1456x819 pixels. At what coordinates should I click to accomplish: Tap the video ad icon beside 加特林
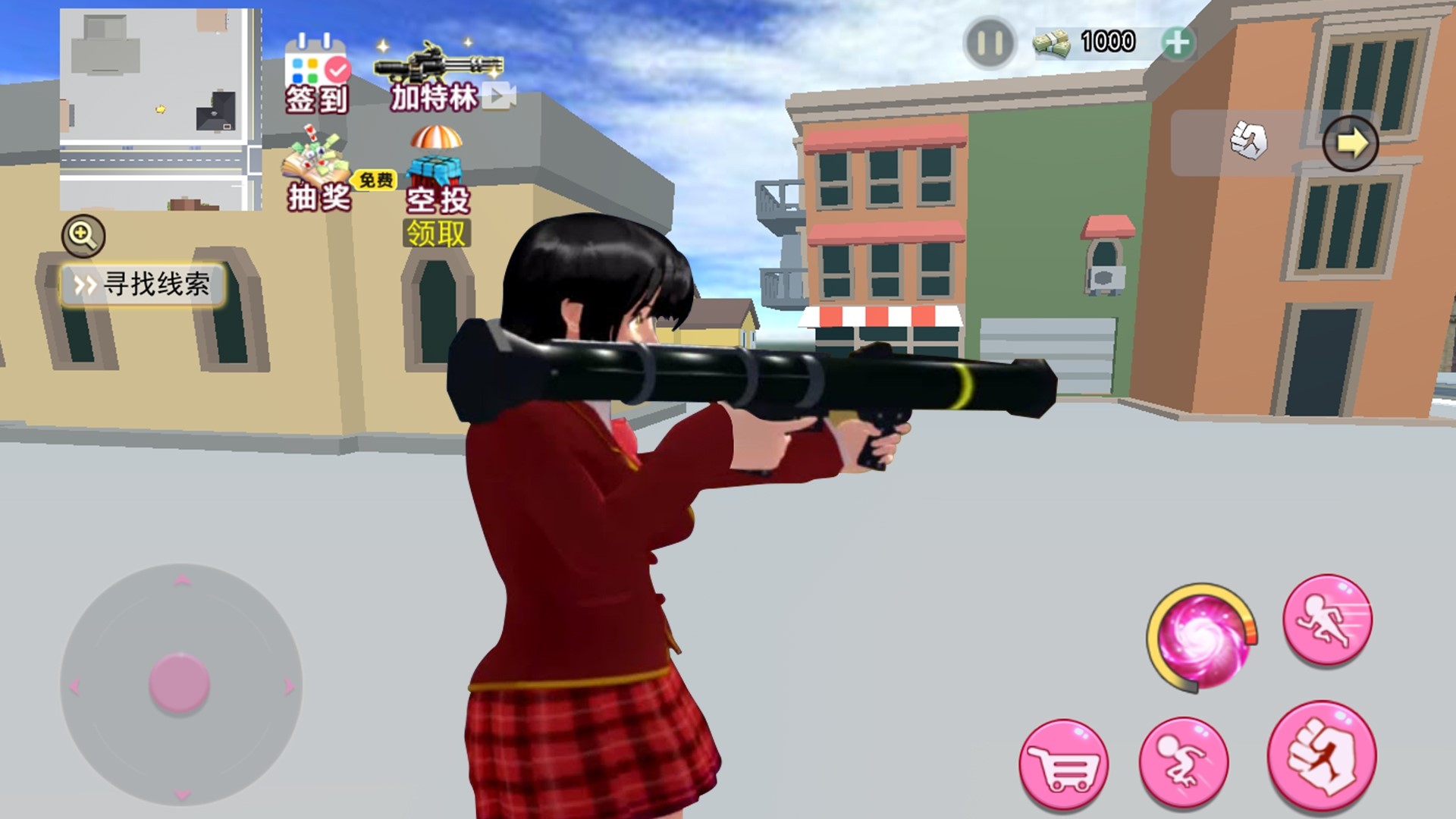tap(499, 97)
